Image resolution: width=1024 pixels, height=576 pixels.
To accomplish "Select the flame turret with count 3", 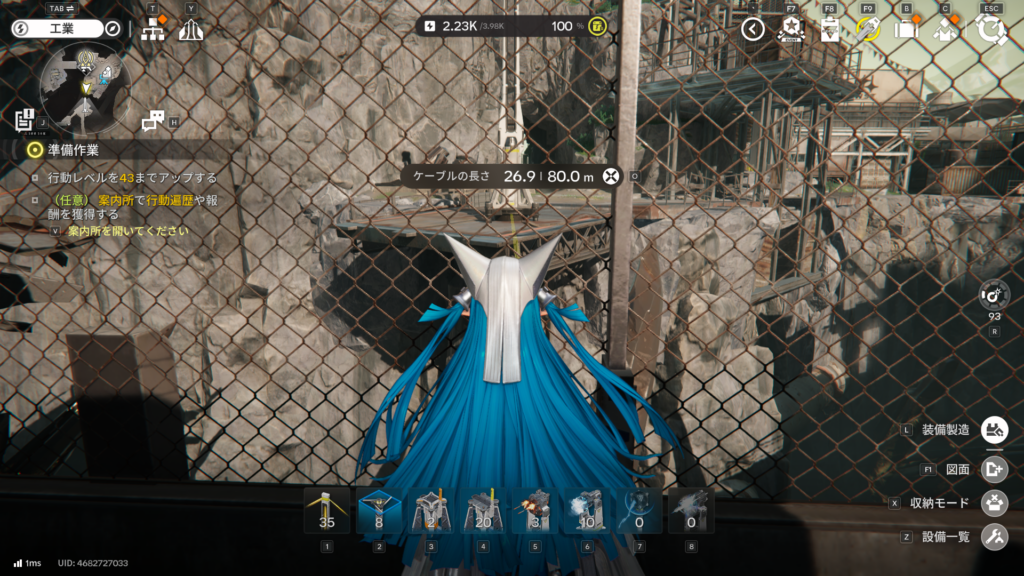I will pyautogui.click(x=535, y=511).
